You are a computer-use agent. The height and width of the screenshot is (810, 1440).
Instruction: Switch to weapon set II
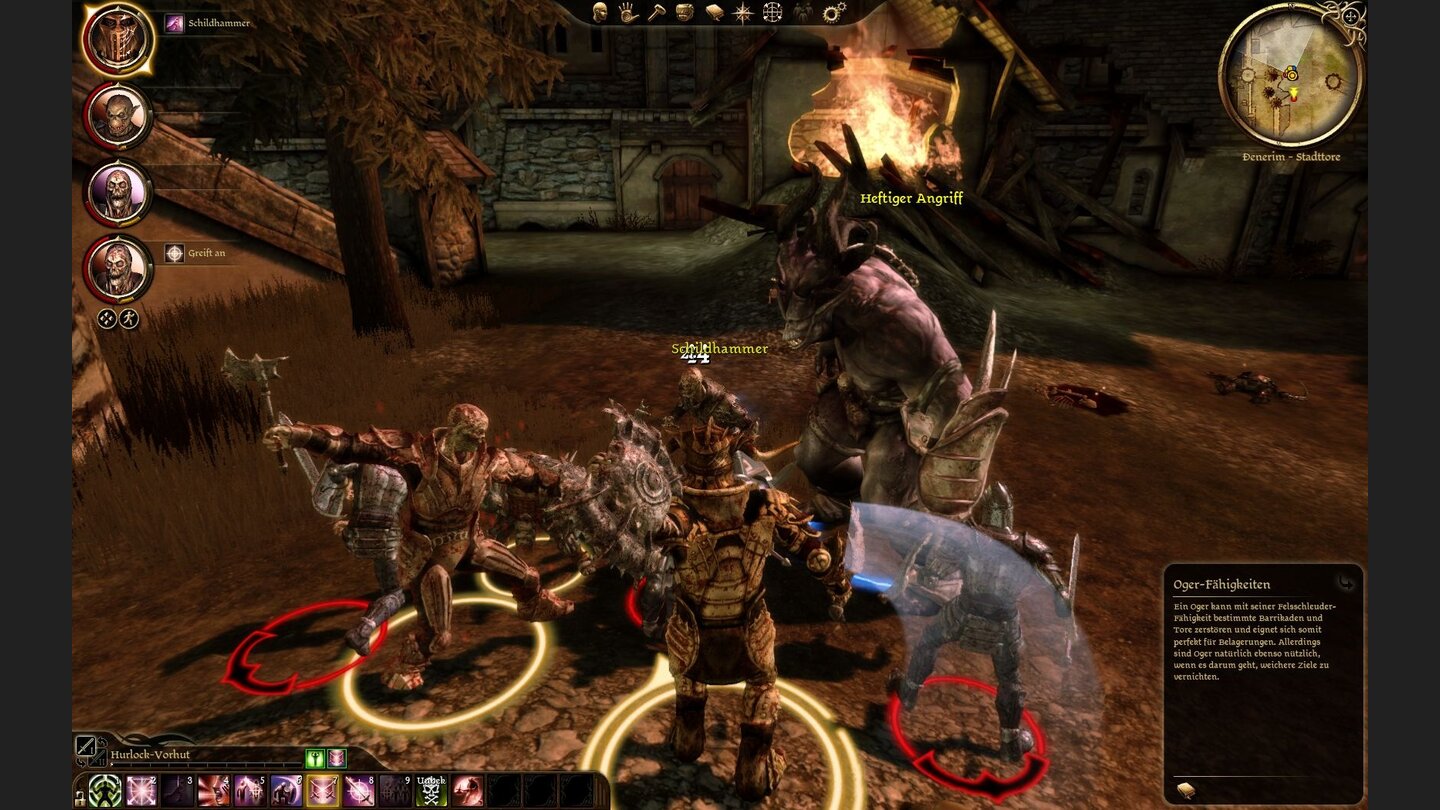pyautogui.click(x=96, y=760)
